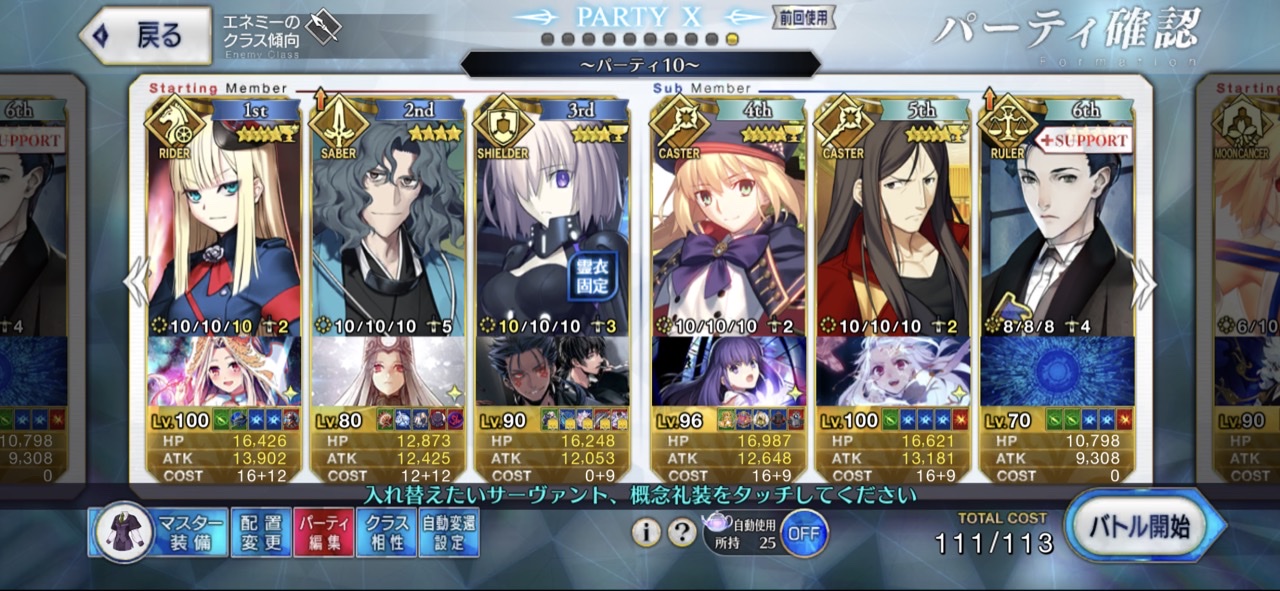Open the info 'i' button
Screen dimensions: 1280x591
click(646, 533)
